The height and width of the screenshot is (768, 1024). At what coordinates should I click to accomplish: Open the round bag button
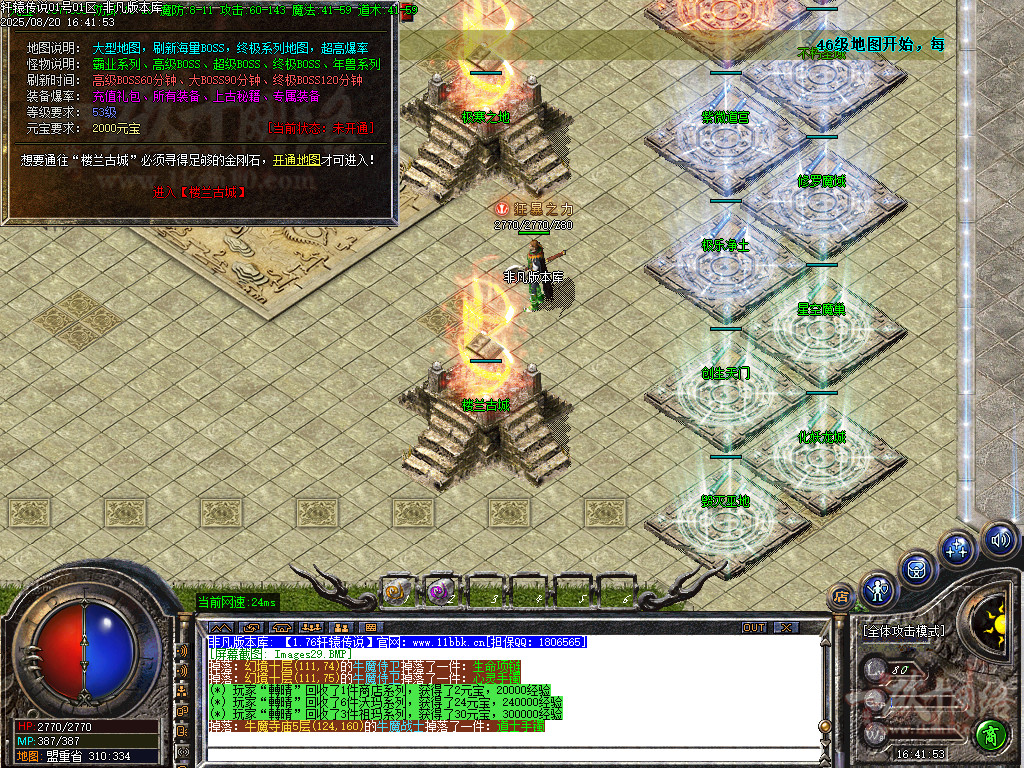click(x=916, y=568)
